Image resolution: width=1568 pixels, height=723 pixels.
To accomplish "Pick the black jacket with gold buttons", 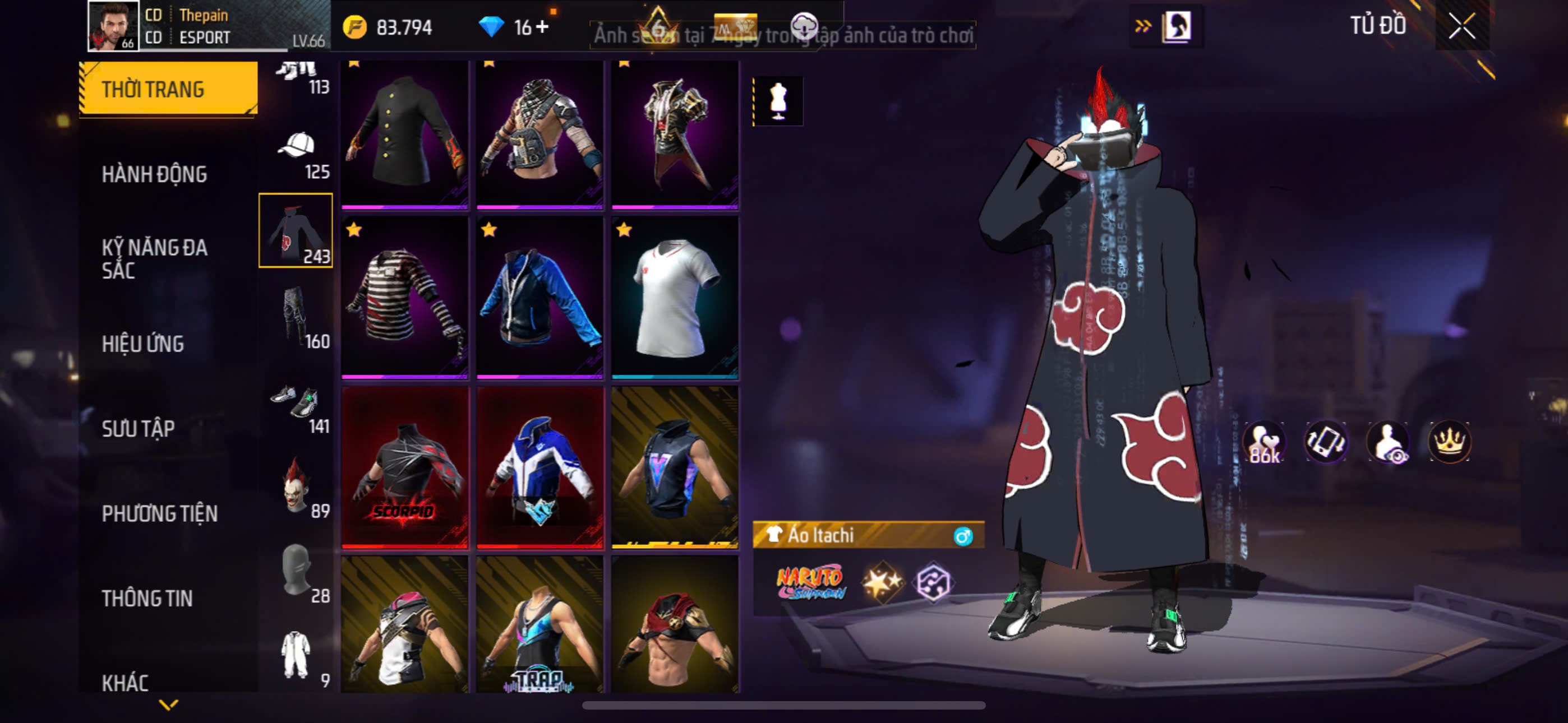I will pyautogui.click(x=405, y=134).
